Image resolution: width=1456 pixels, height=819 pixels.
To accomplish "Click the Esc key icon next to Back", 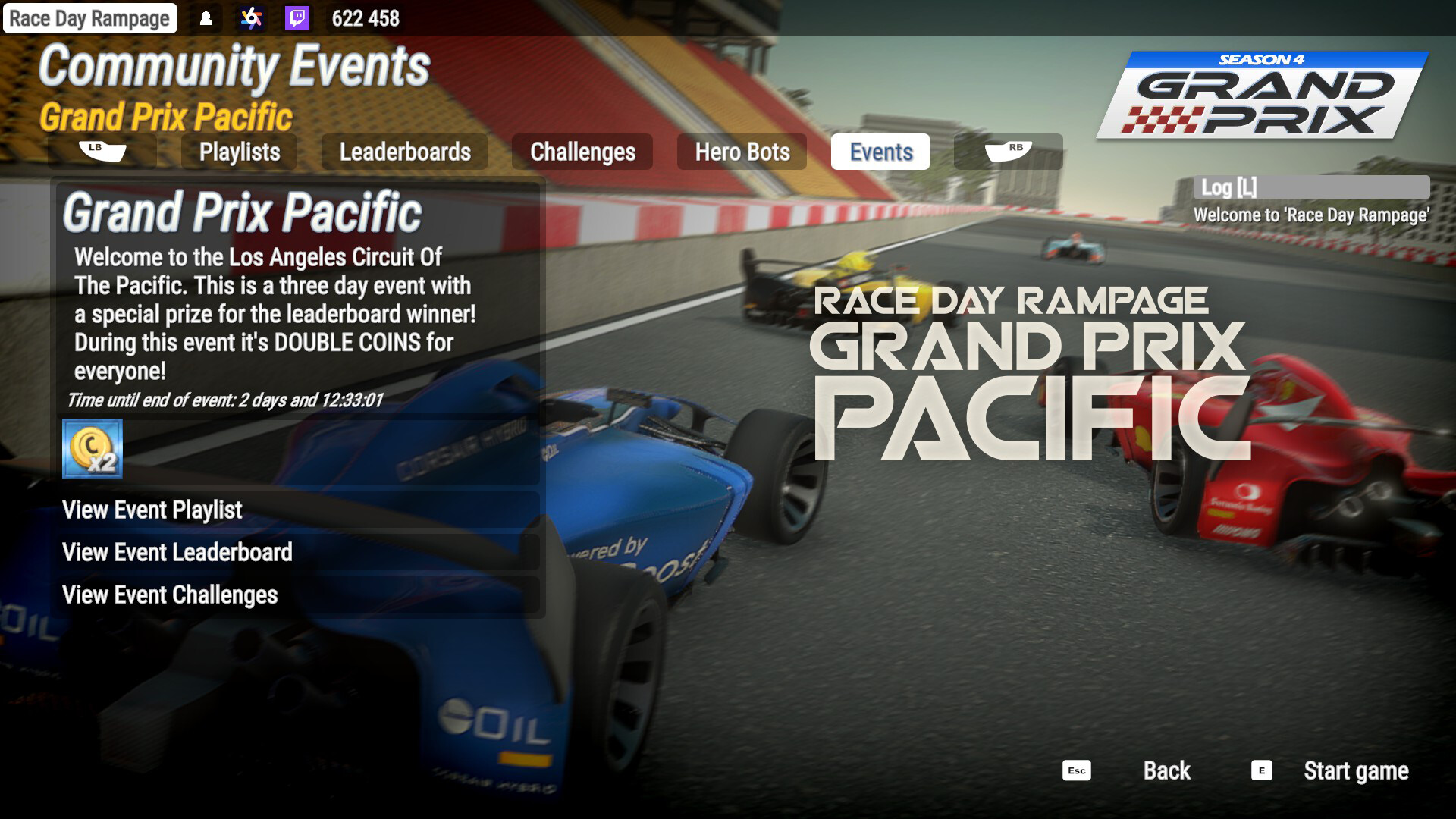I will pyautogui.click(x=1075, y=771).
